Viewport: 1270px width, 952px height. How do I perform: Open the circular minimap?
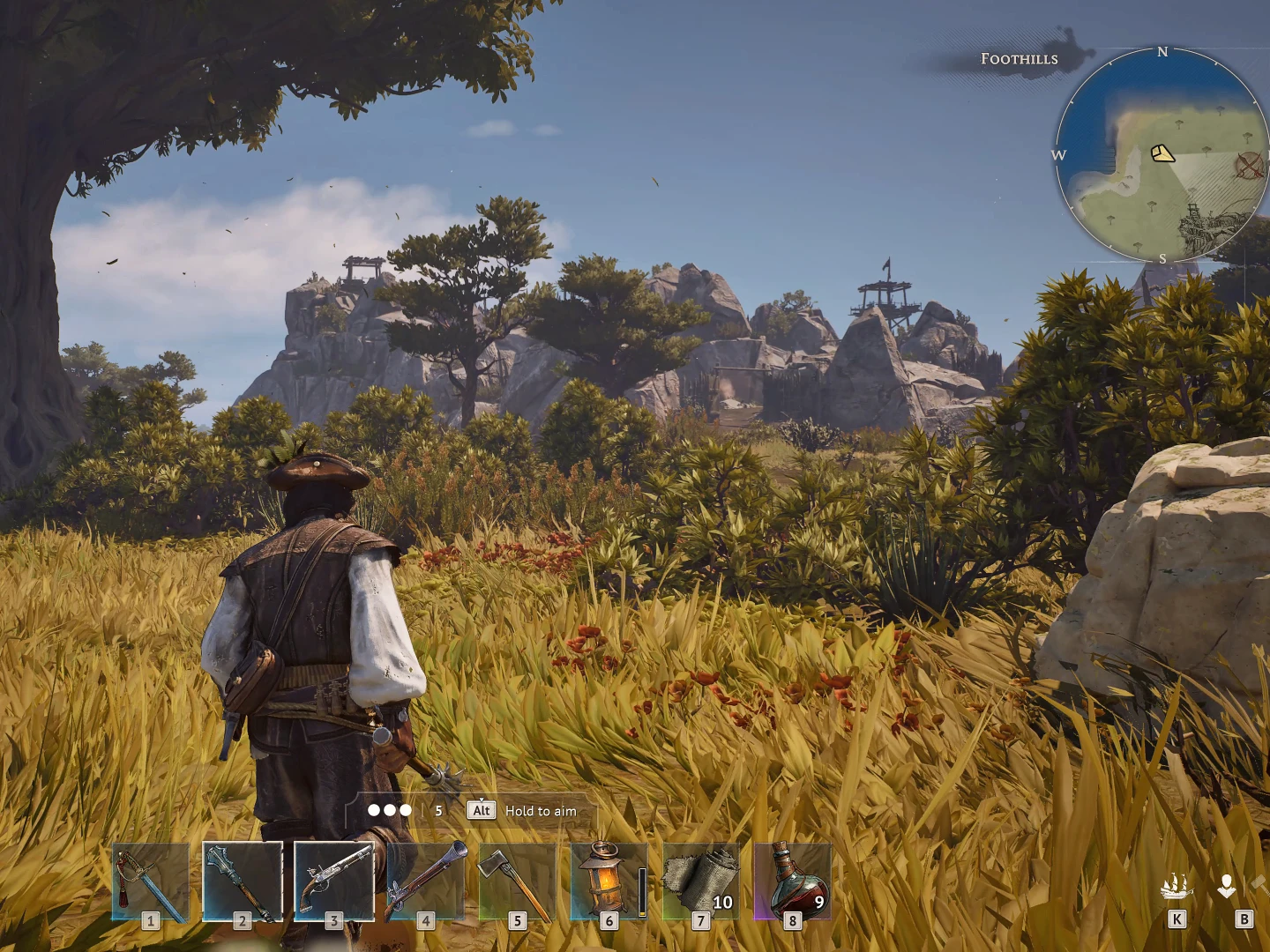click(x=1162, y=156)
